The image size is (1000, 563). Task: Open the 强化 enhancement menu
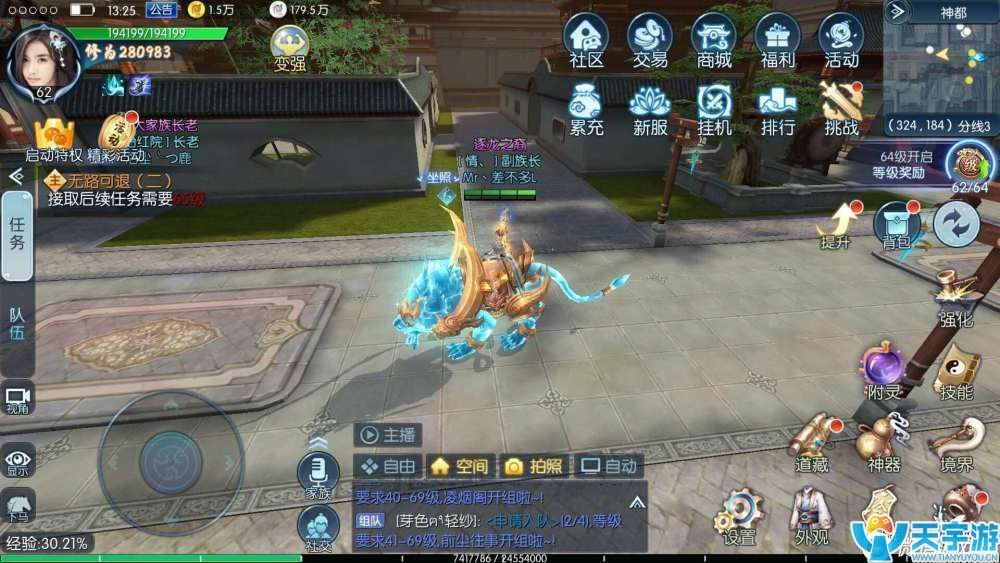click(x=956, y=300)
